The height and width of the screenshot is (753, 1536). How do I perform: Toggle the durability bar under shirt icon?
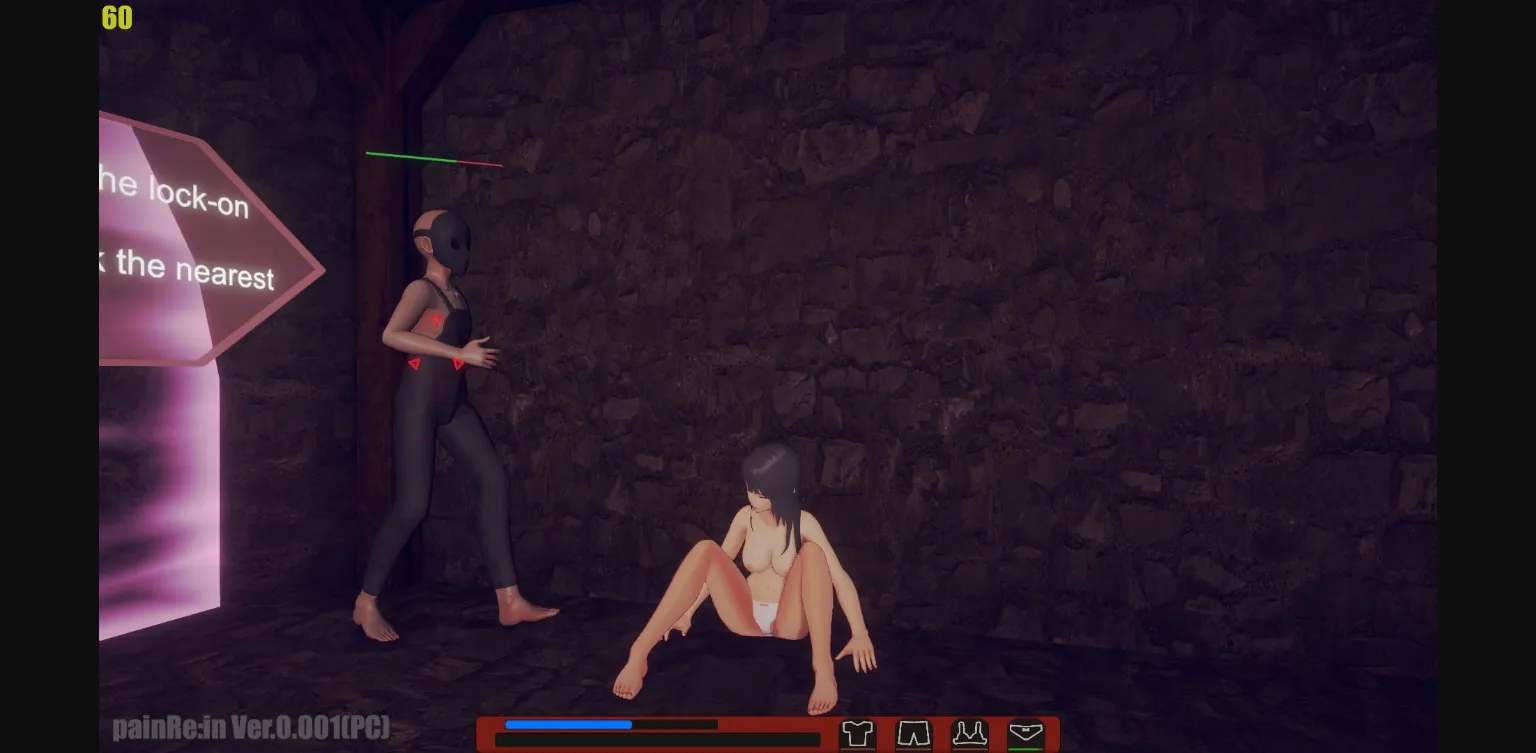[x=858, y=750]
